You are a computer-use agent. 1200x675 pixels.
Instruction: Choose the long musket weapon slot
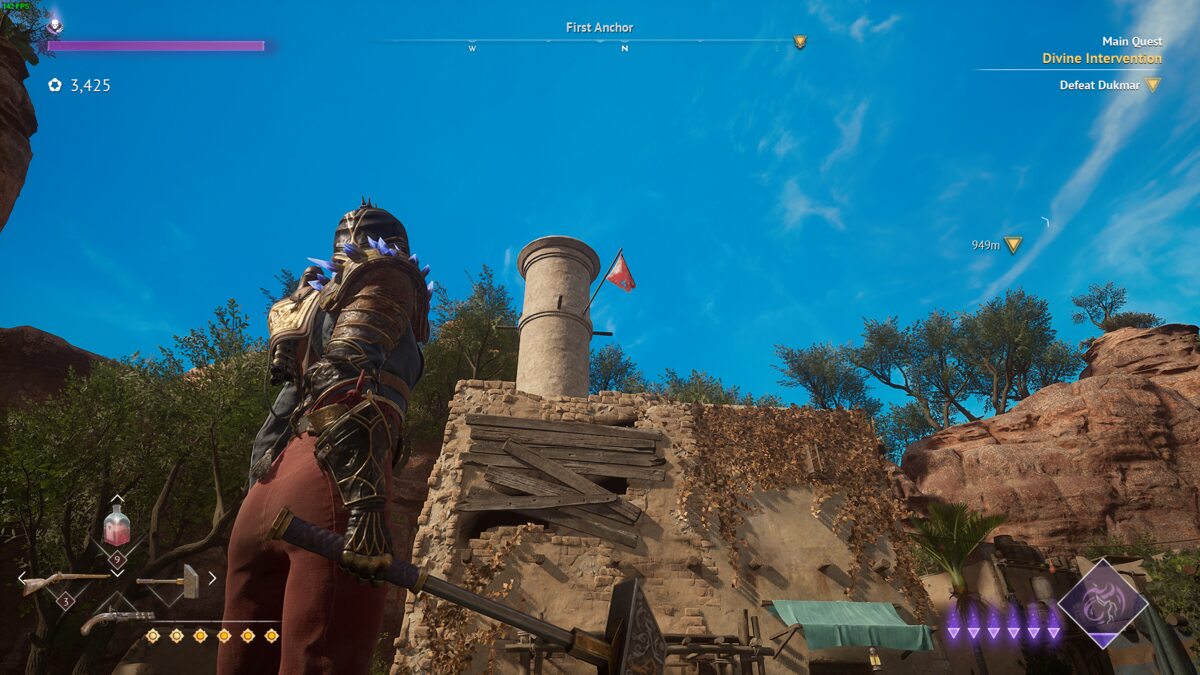pos(64,579)
